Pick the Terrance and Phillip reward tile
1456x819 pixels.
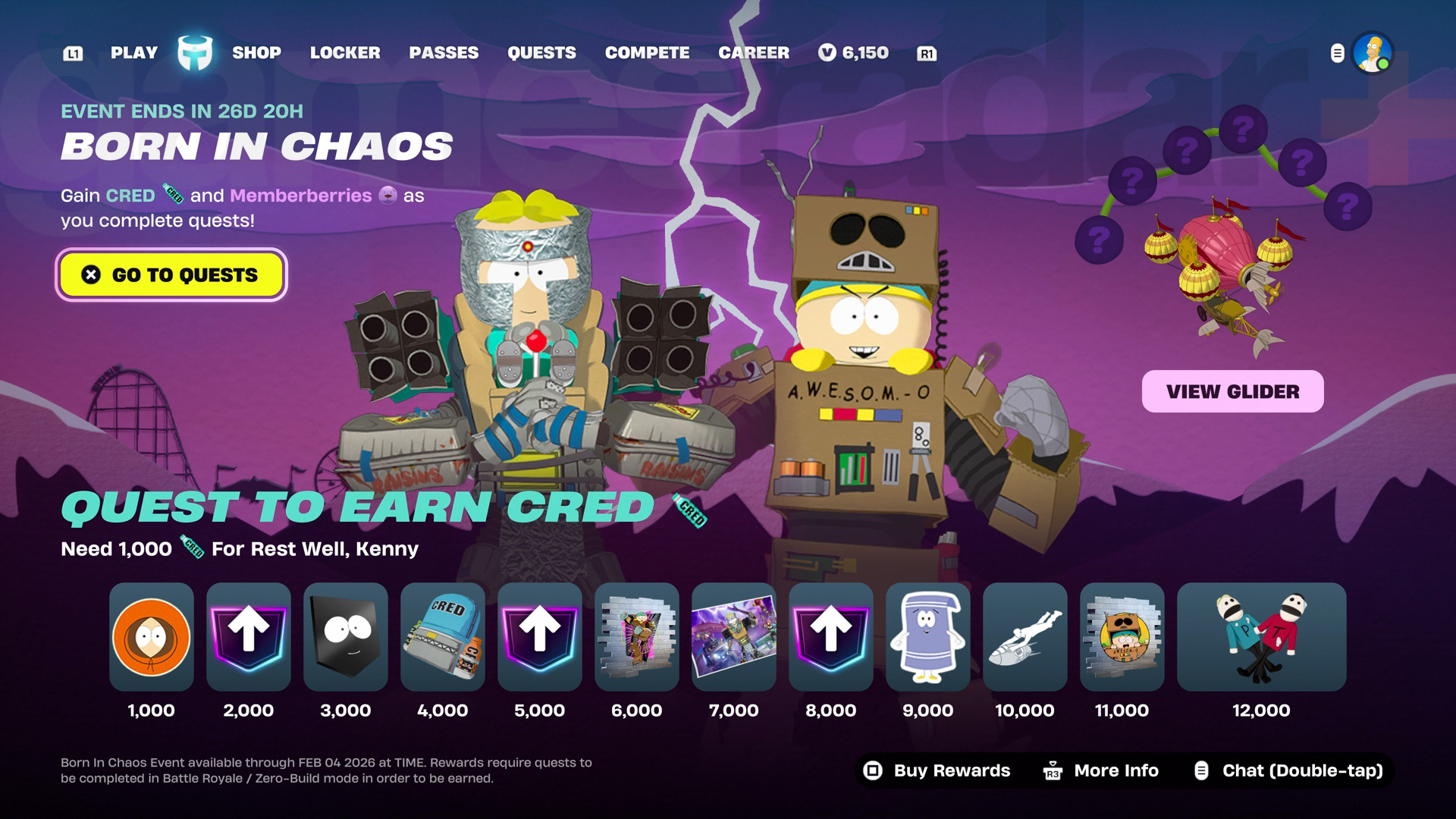[x=1261, y=636]
